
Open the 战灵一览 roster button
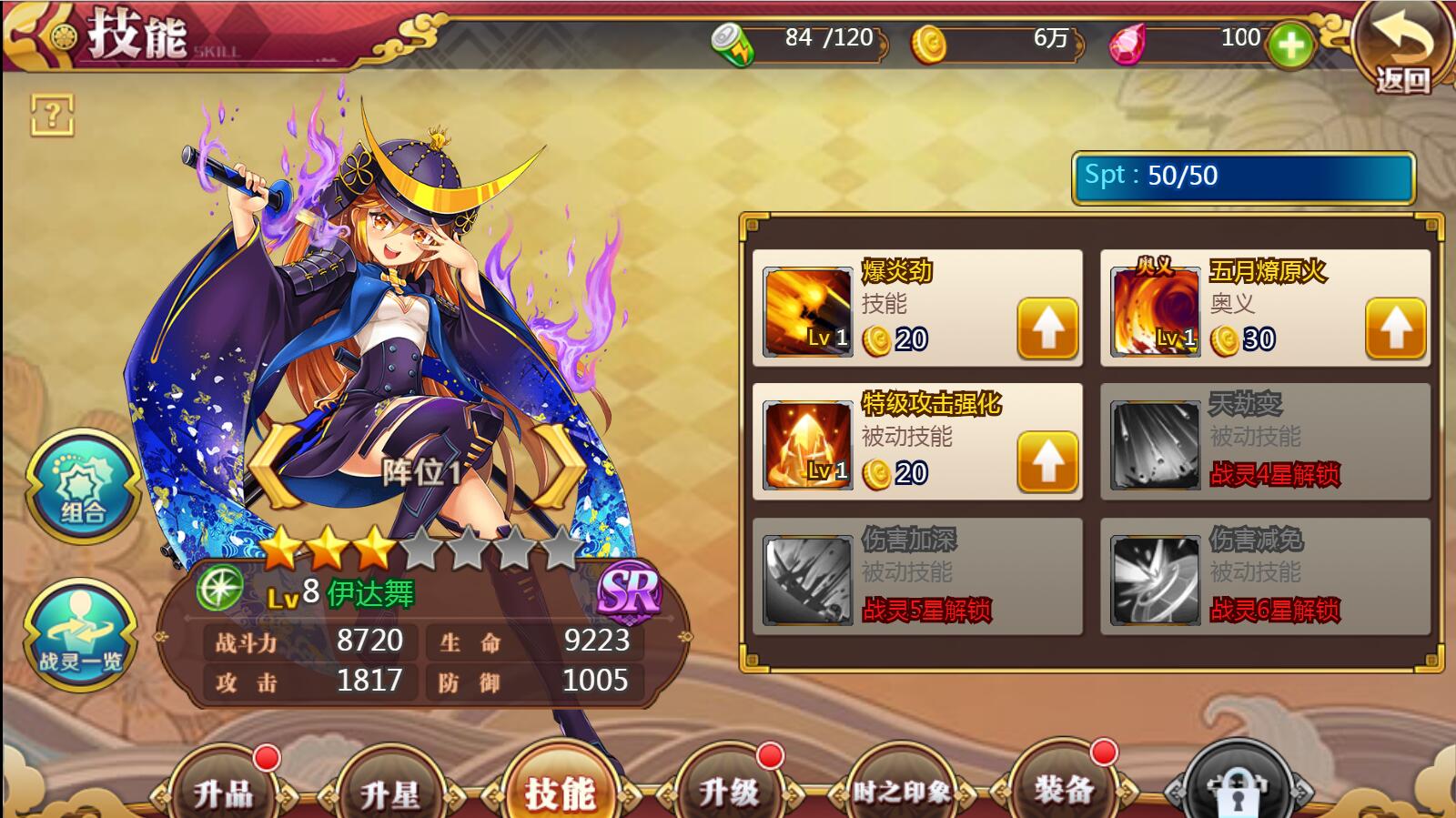click(80, 635)
